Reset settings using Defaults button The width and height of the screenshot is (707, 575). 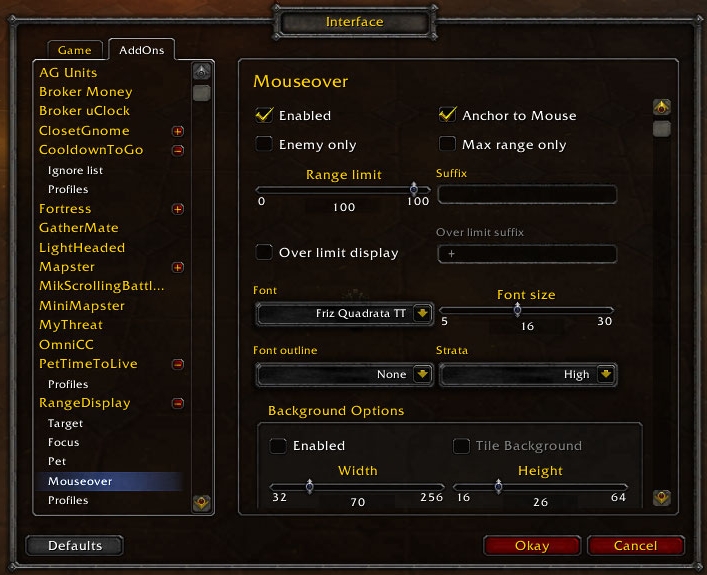75,546
